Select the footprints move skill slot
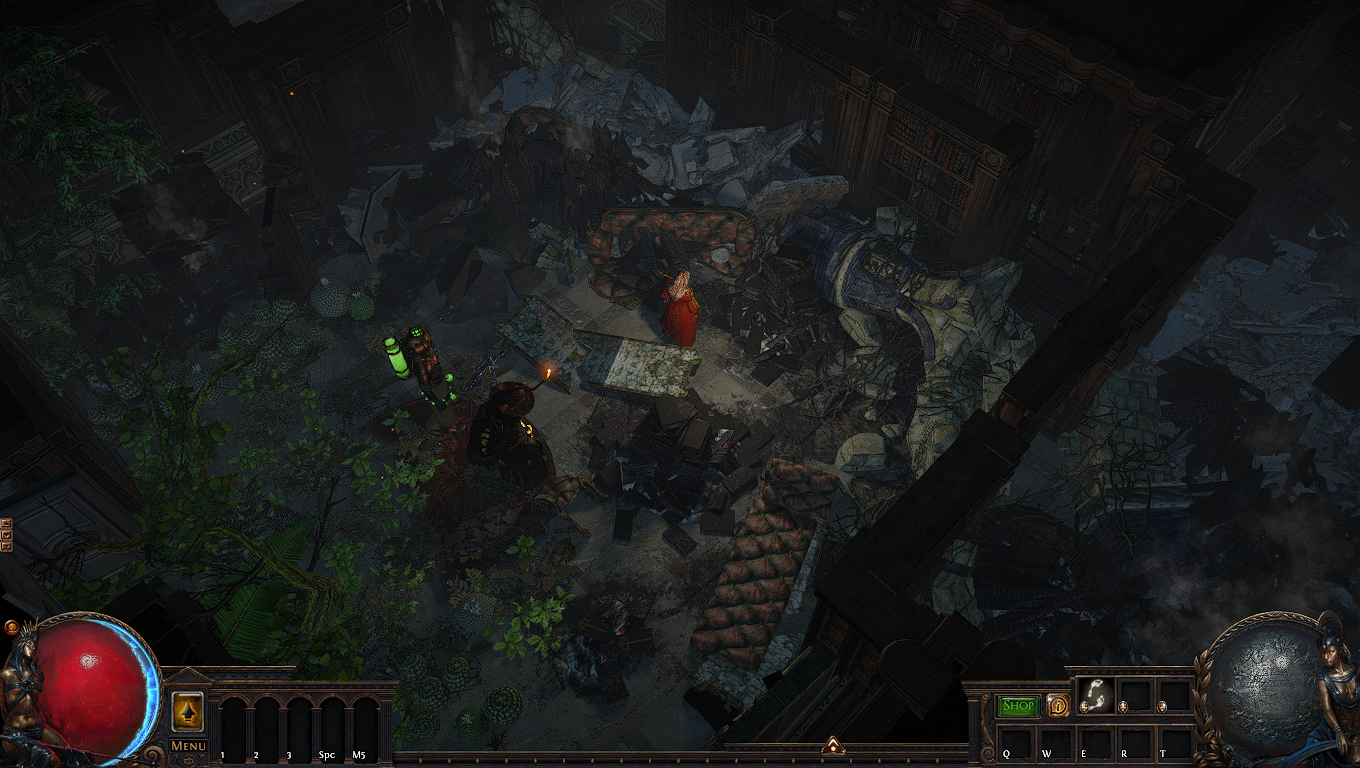Image resolution: width=1360 pixels, height=768 pixels. [1094, 694]
